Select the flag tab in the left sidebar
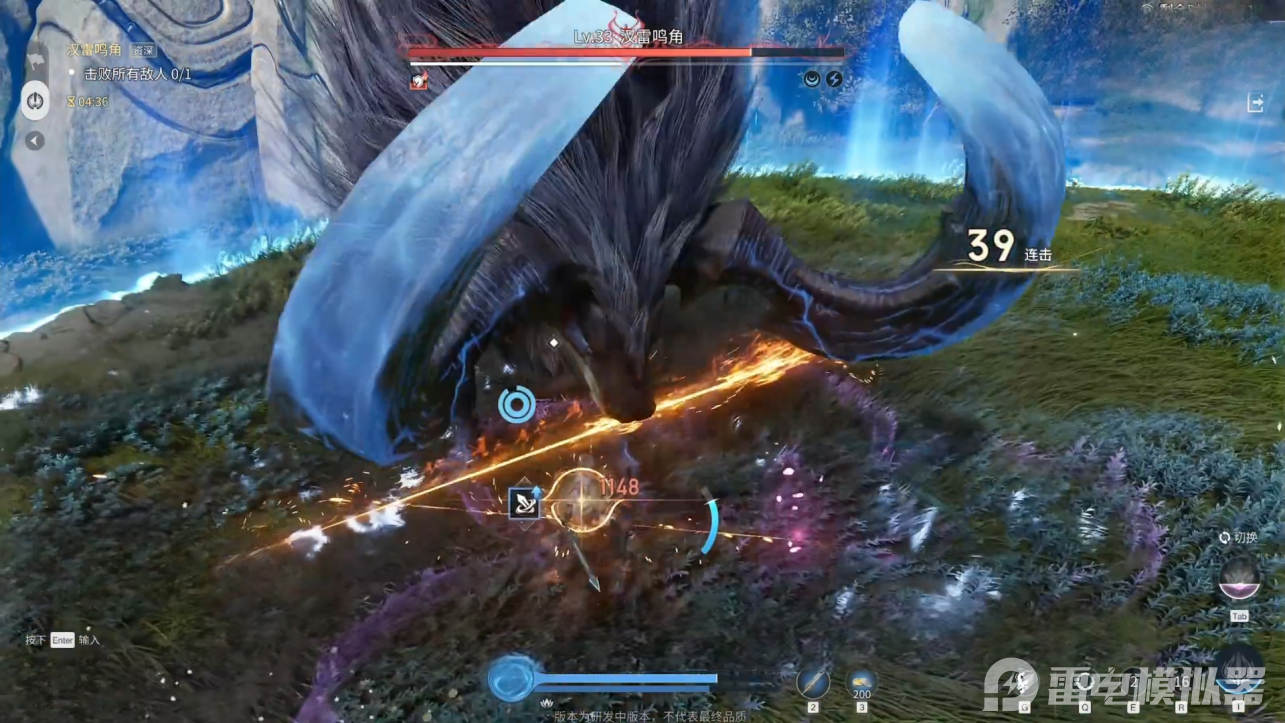 35,60
